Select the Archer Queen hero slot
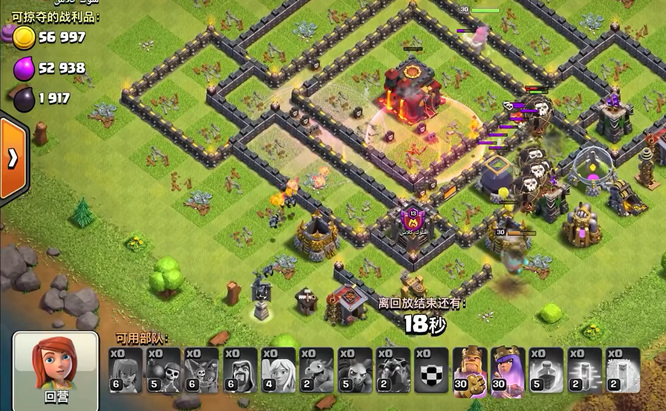666x411 pixels. click(x=506, y=370)
